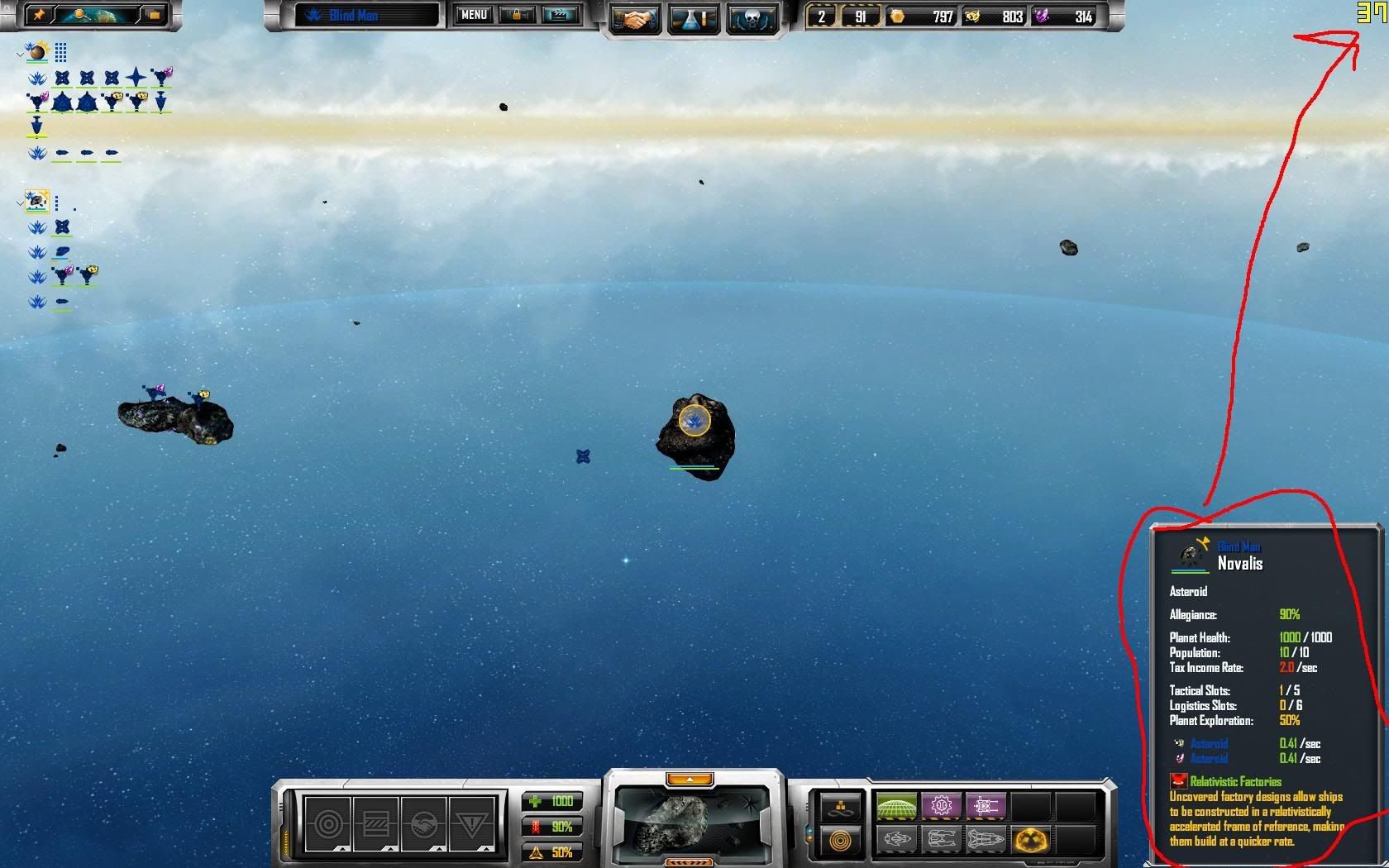
Task: Open the MENU button
Action: click(x=474, y=15)
